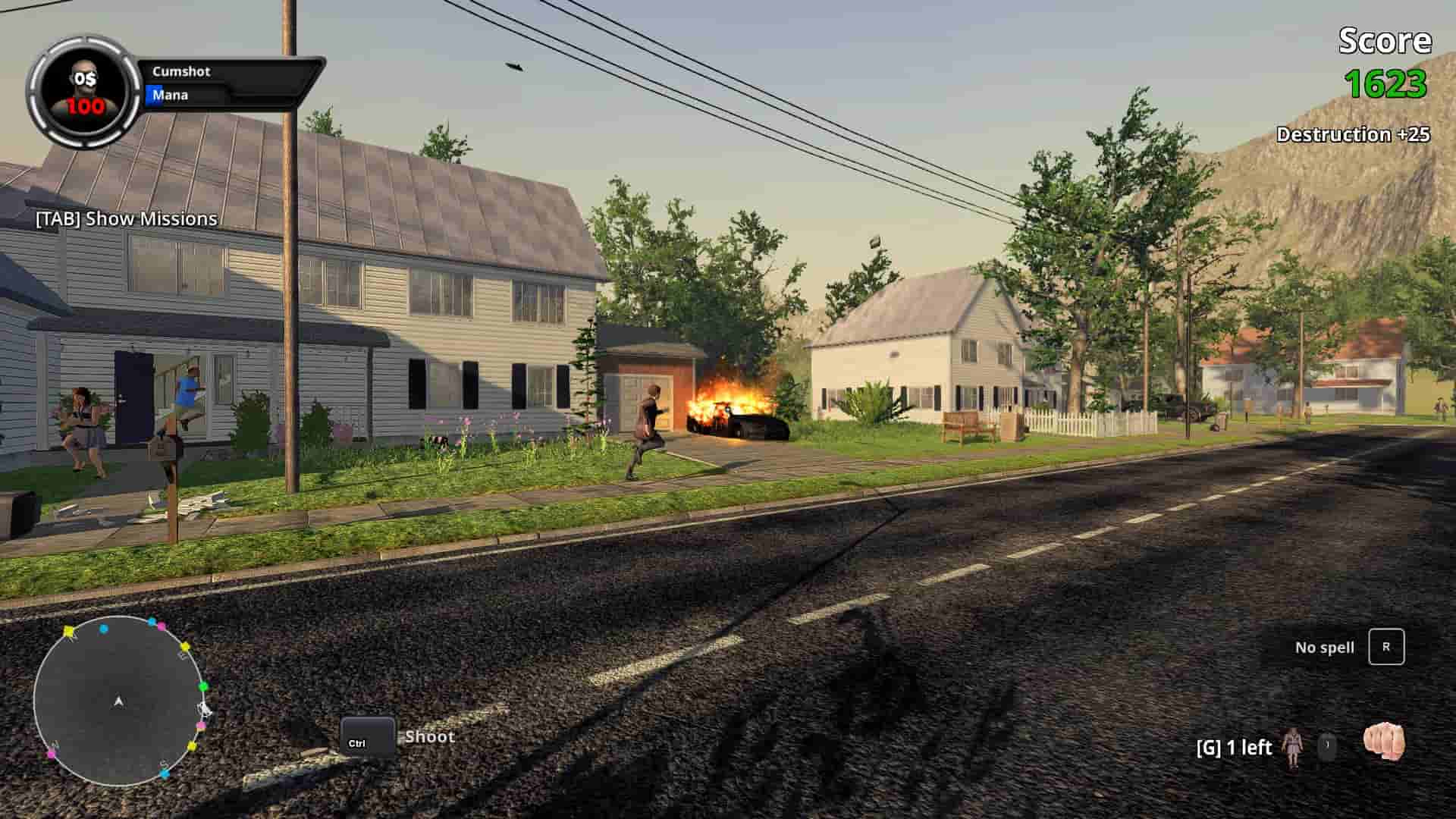This screenshot has width=1456, height=819.
Task: Expand the Show Missions panel
Action: pos(126,218)
